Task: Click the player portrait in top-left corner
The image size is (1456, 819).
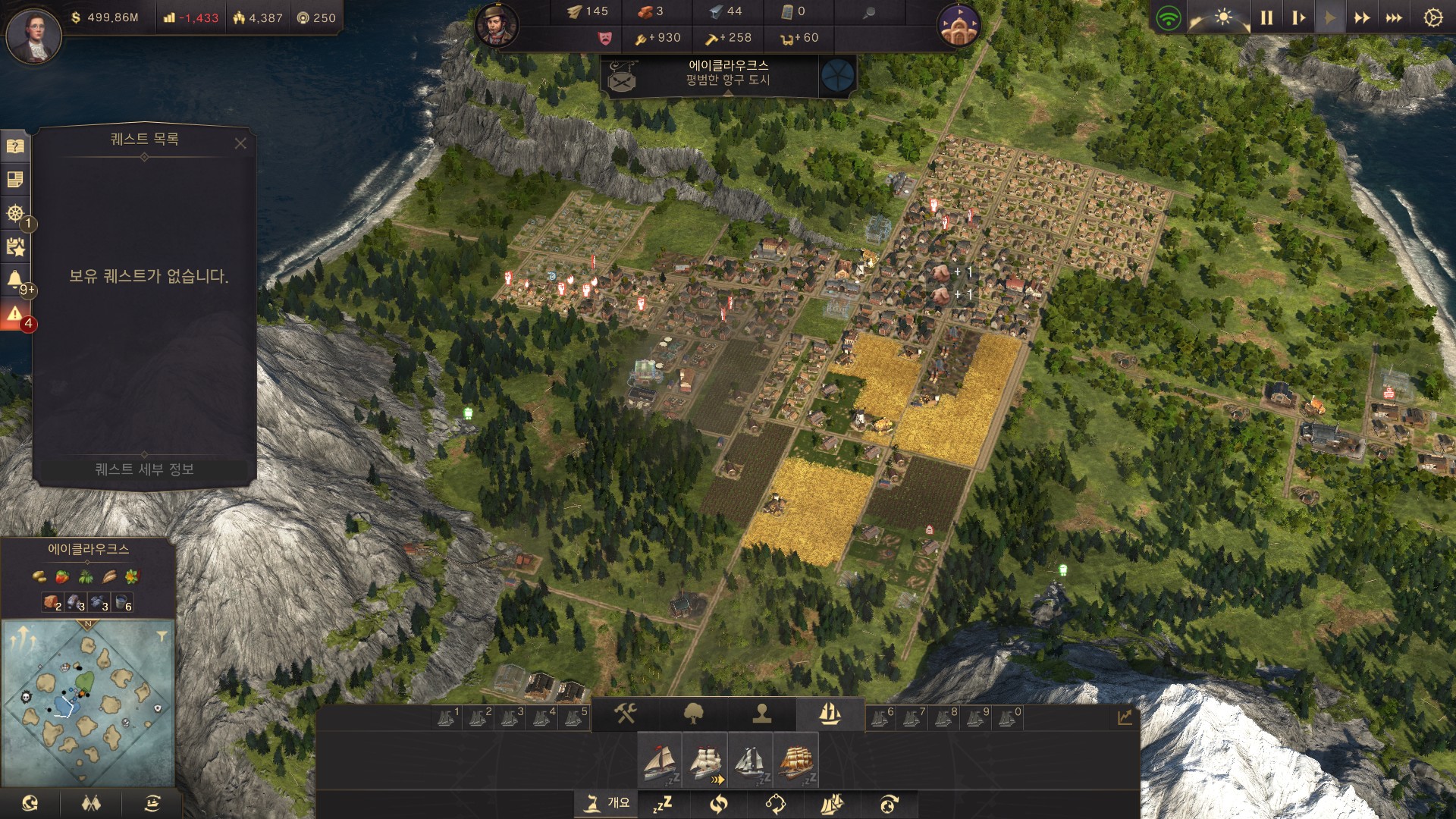Action: [x=33, y=34]
